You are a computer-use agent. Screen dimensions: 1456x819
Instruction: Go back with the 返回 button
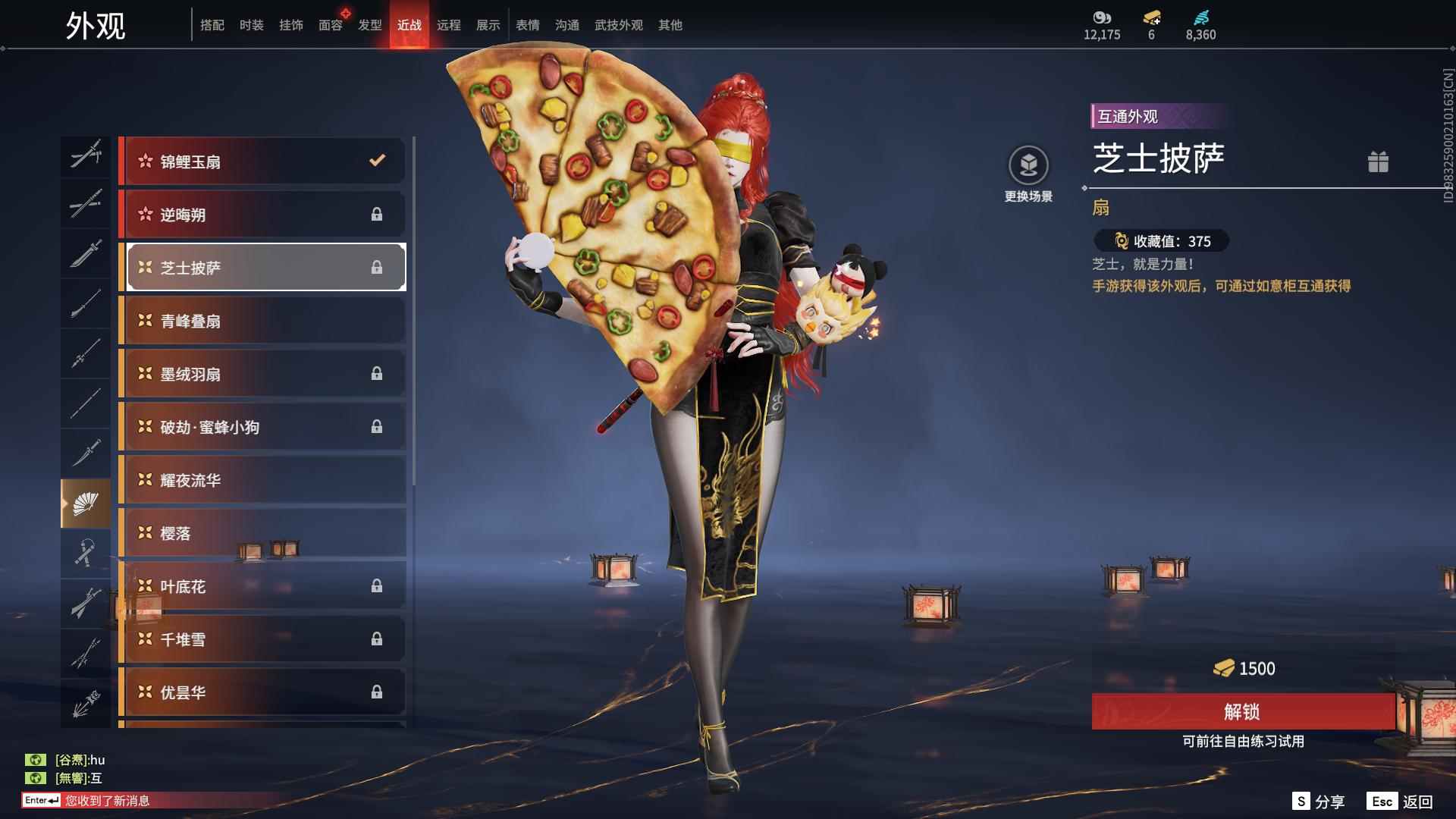(1401, 802)
